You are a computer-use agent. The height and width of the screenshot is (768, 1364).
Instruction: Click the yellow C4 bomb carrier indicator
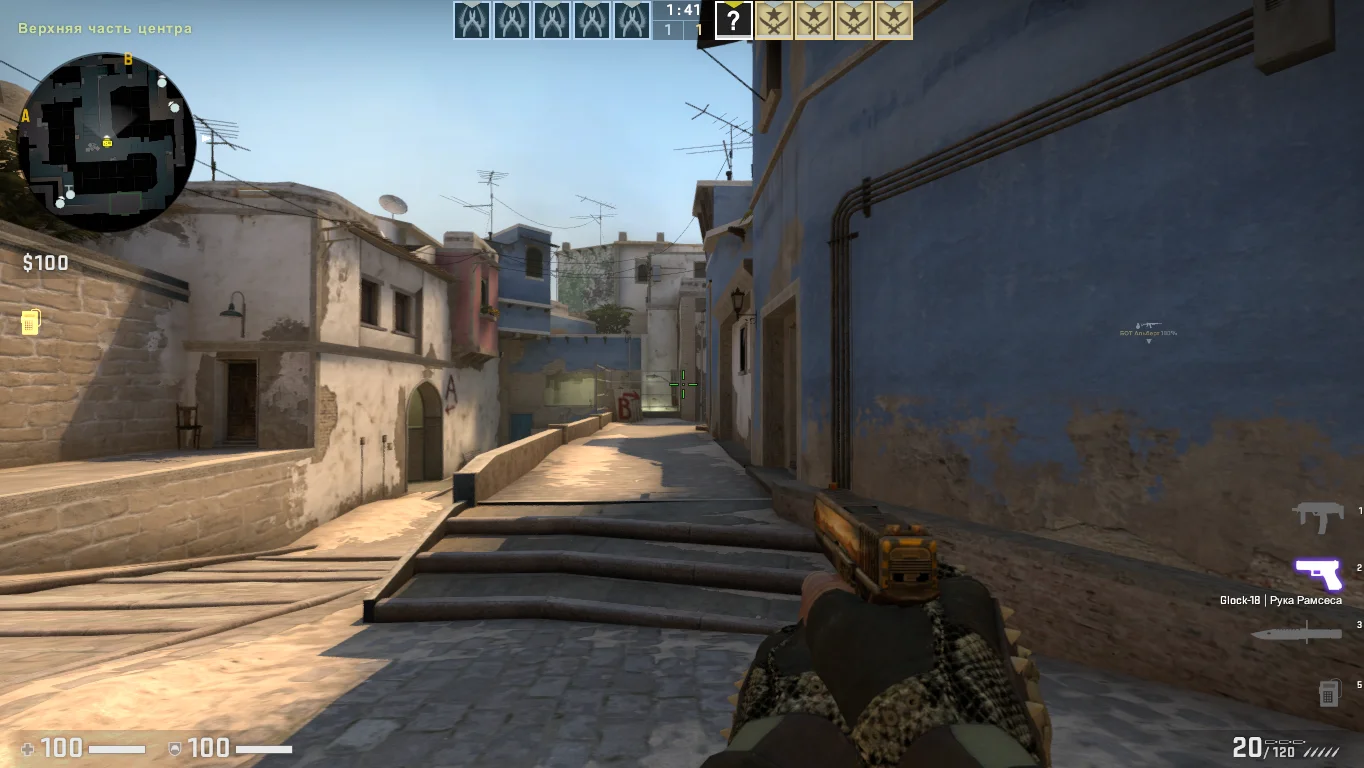click(30, 322)
